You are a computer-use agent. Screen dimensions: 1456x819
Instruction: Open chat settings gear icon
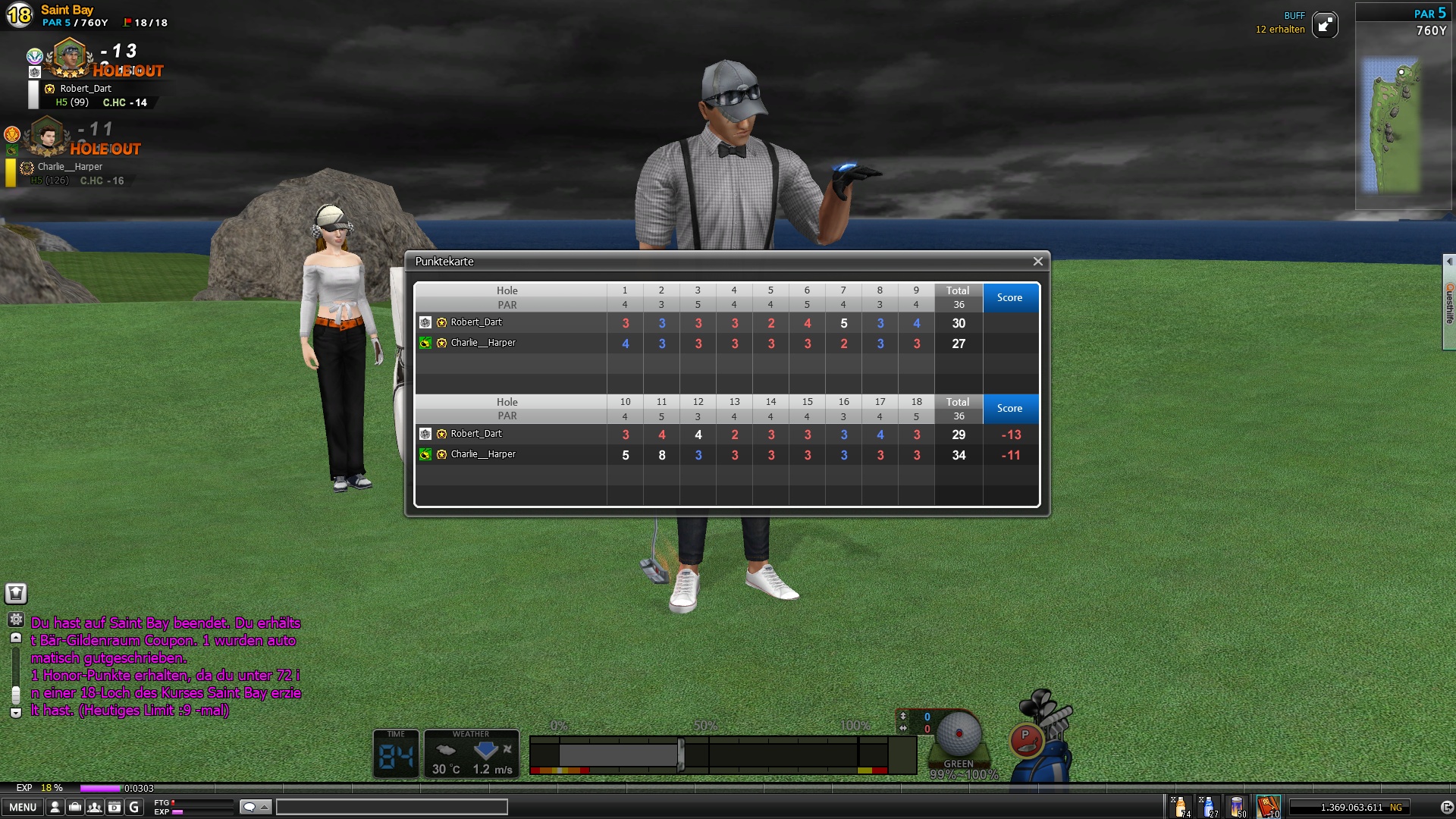[x=16, y=620]
